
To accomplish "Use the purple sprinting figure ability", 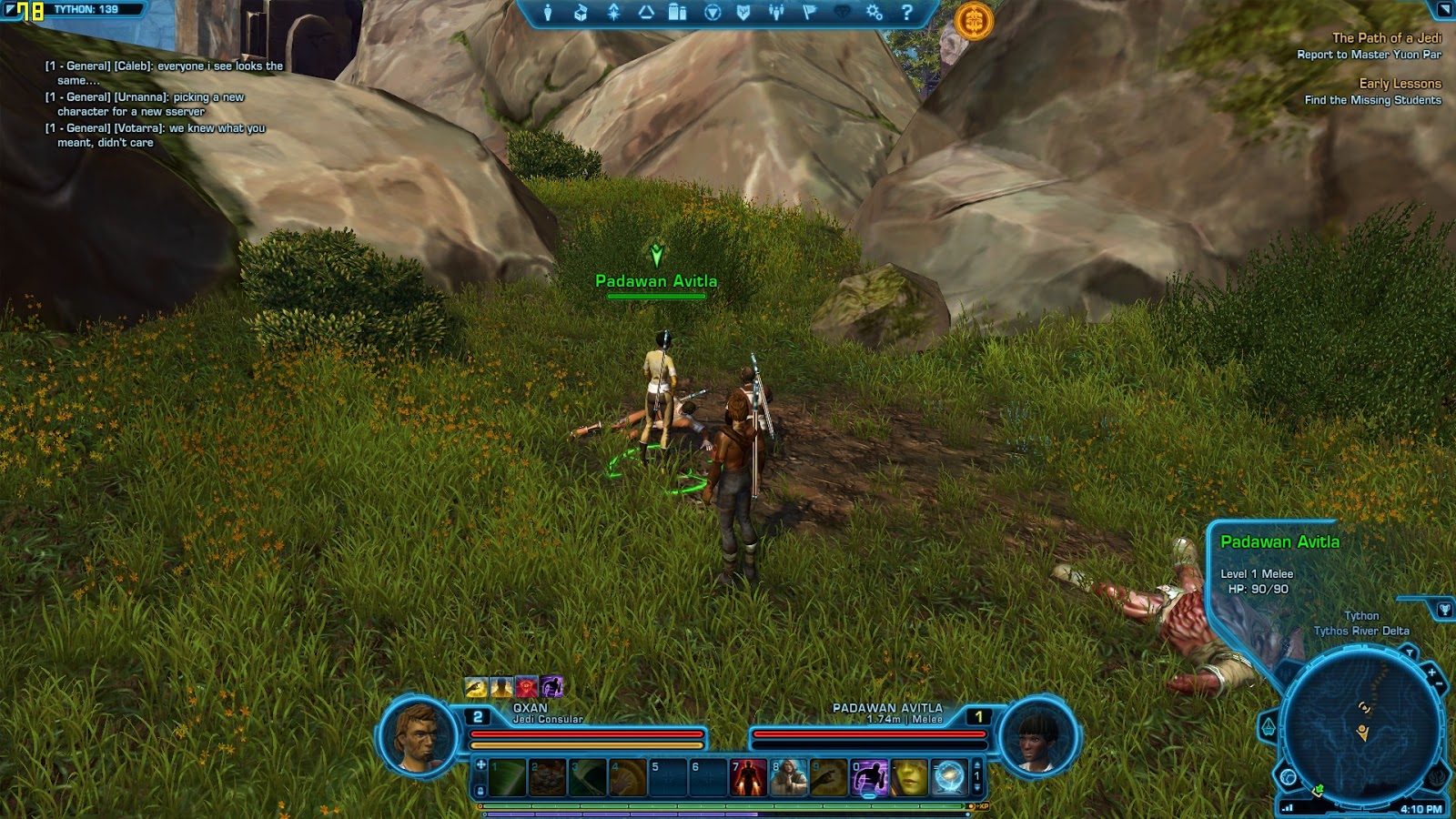I will coord(869,778).
